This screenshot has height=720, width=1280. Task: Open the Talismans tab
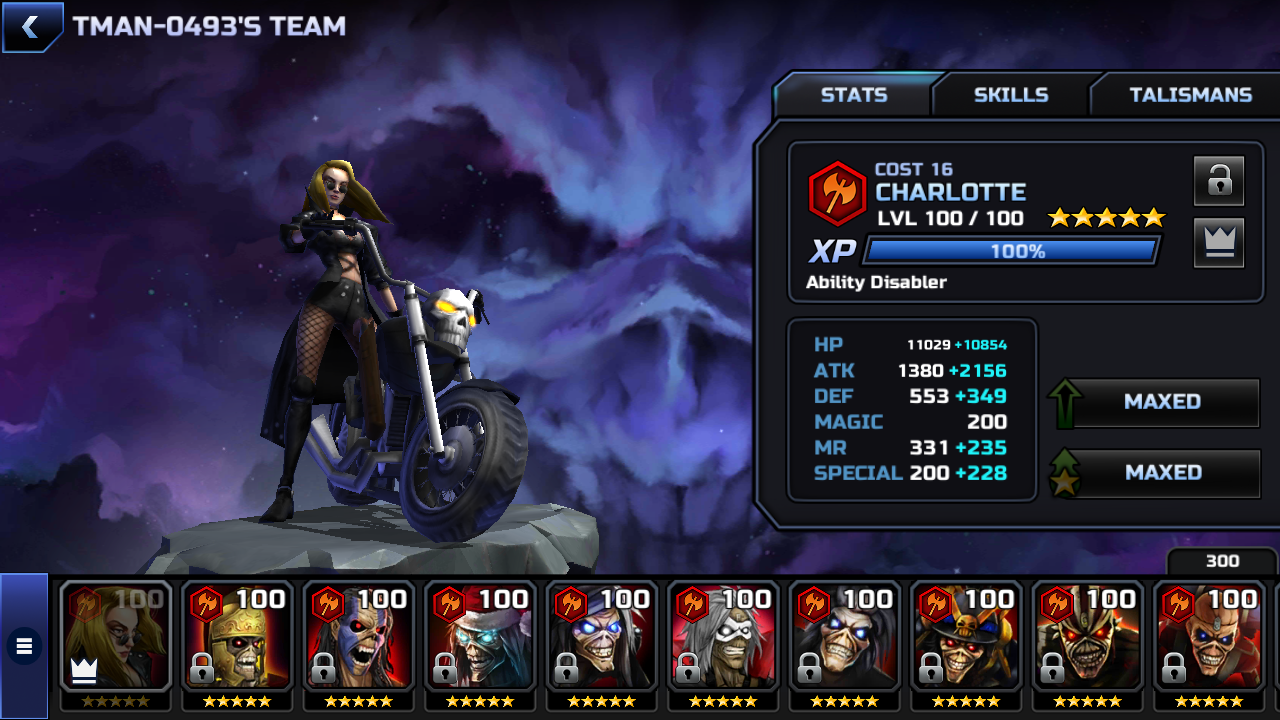coord(1190,95)
